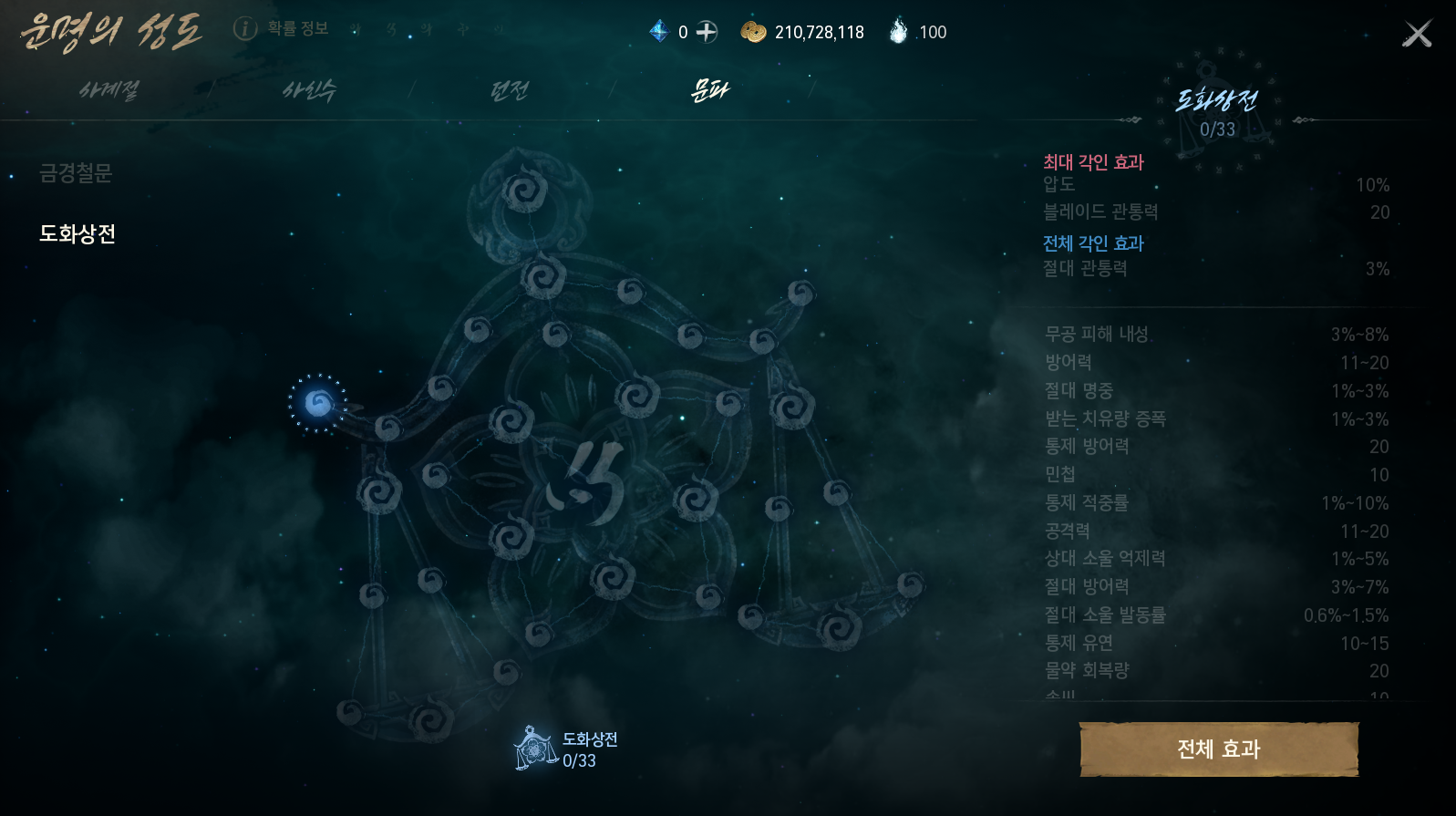Switch to the 사계절 tab
This screenshot has height=816, width=1456.
[108, 90]
